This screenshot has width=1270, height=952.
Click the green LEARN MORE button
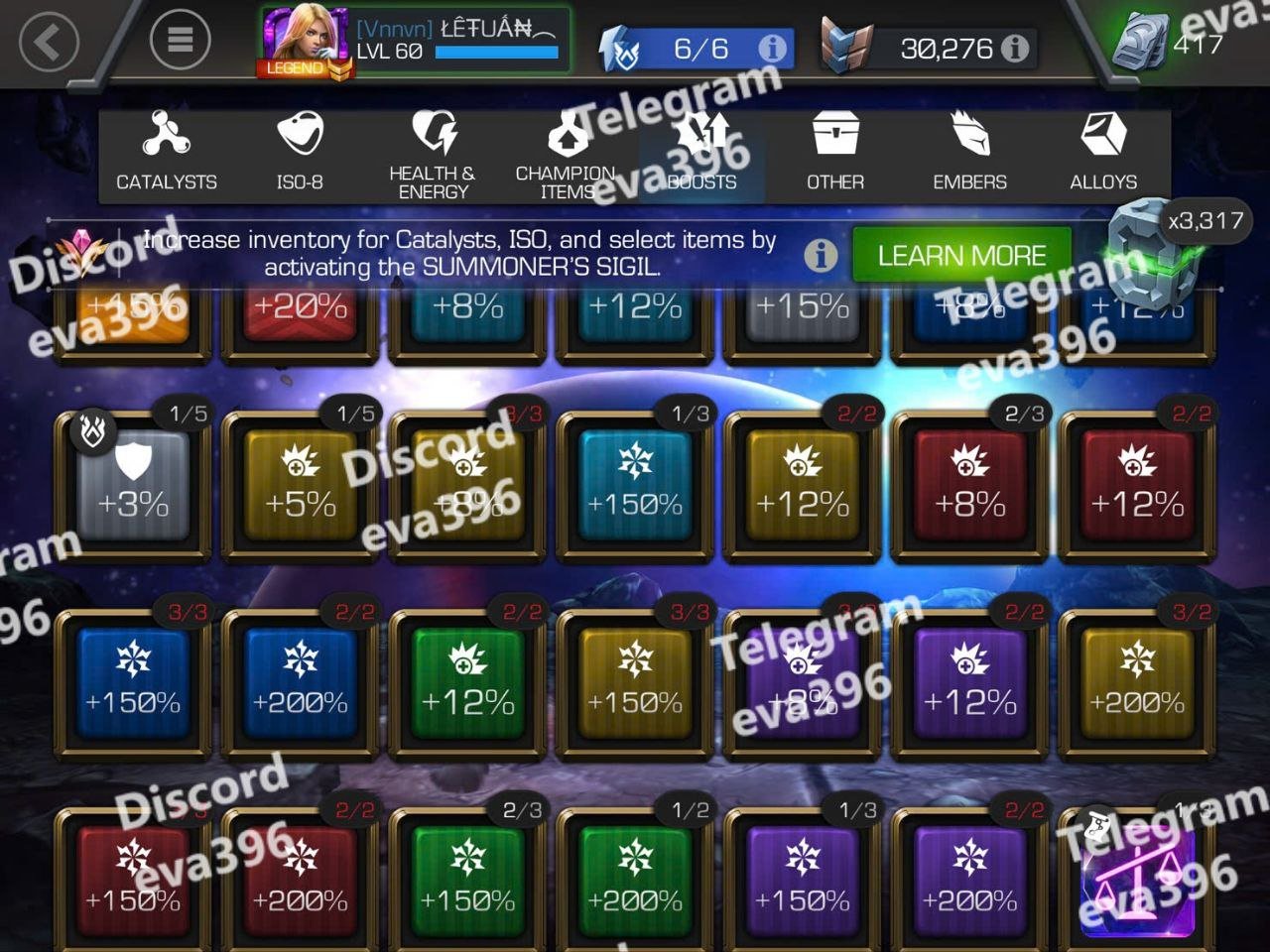[x=961, y=256]
